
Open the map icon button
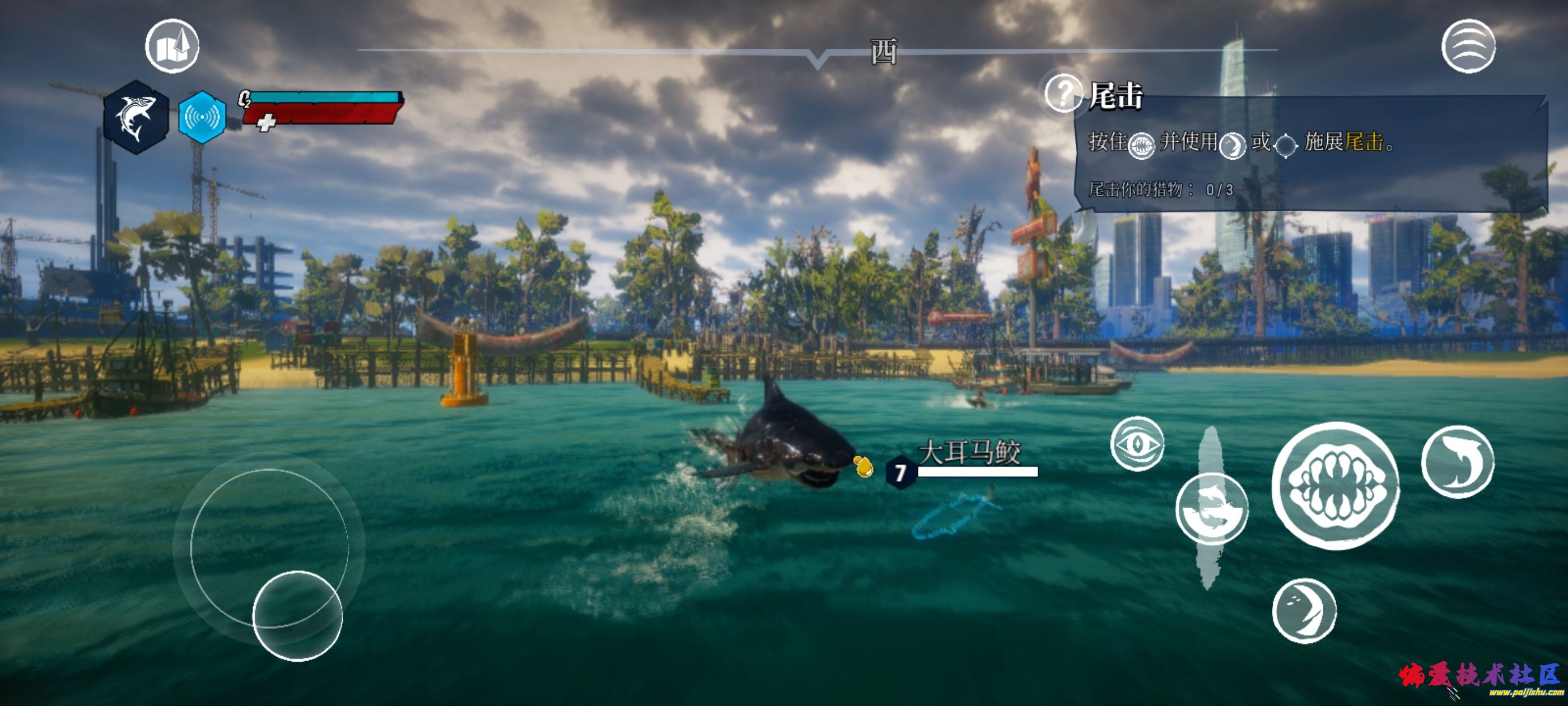click(172, 47)
